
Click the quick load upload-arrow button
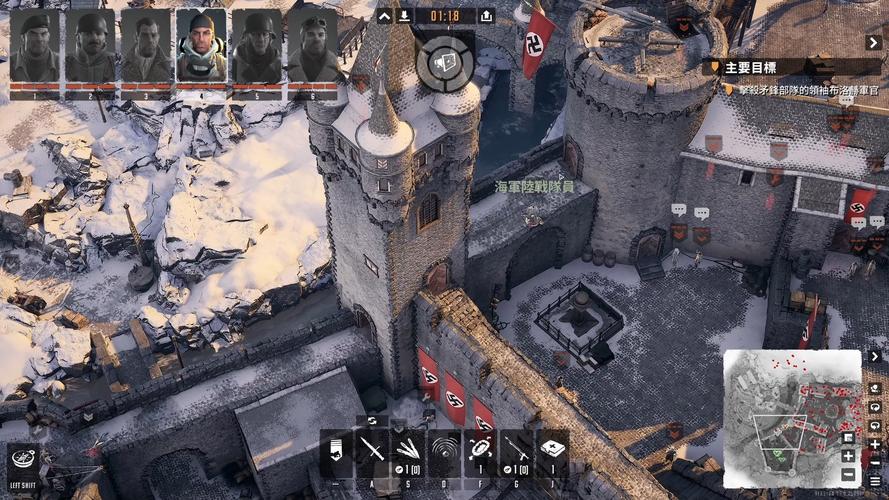click(x=486, y=16)
